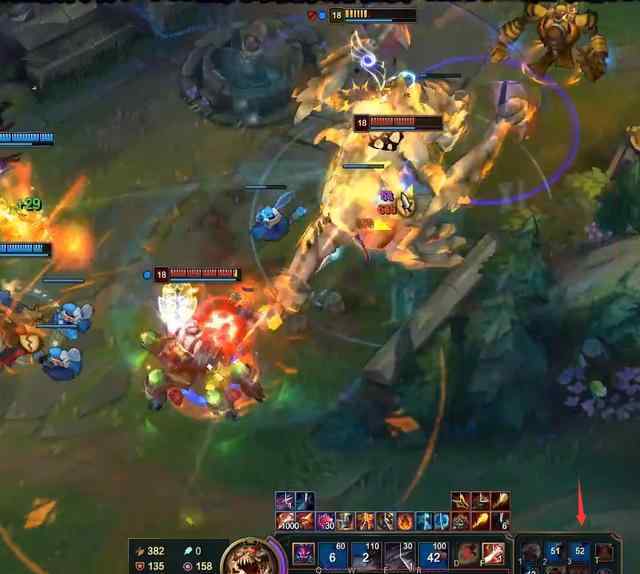
Task: Use the D summoner spell
Action: (468, 553)
